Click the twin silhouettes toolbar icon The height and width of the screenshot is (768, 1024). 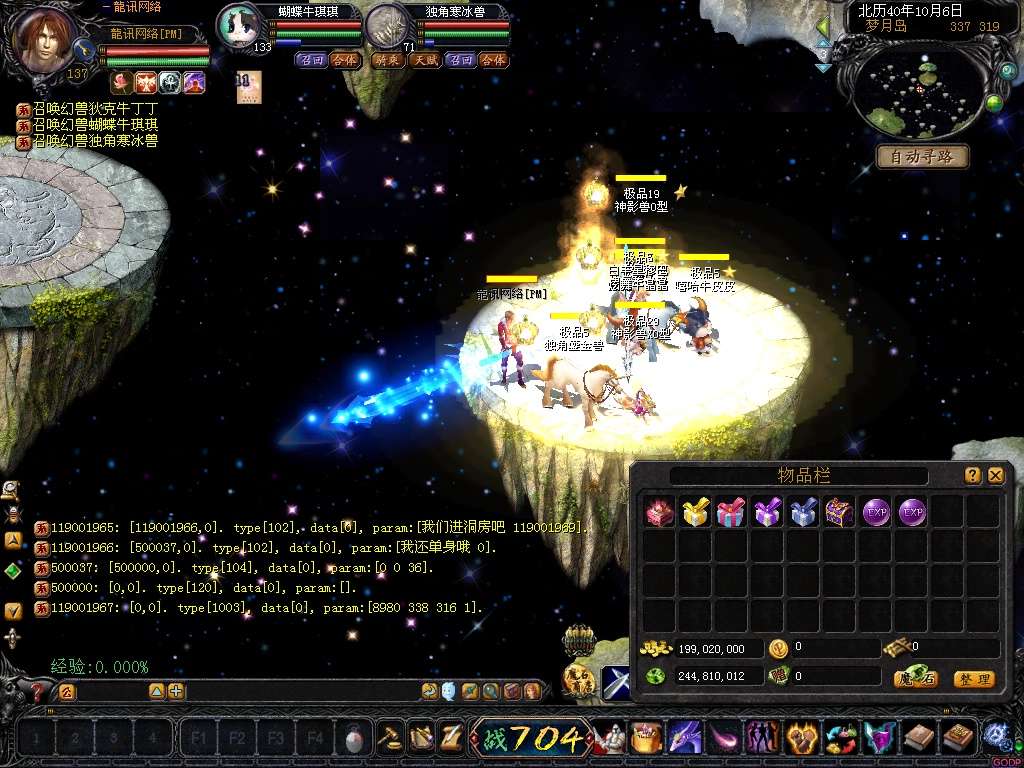[x=762, y=739]
